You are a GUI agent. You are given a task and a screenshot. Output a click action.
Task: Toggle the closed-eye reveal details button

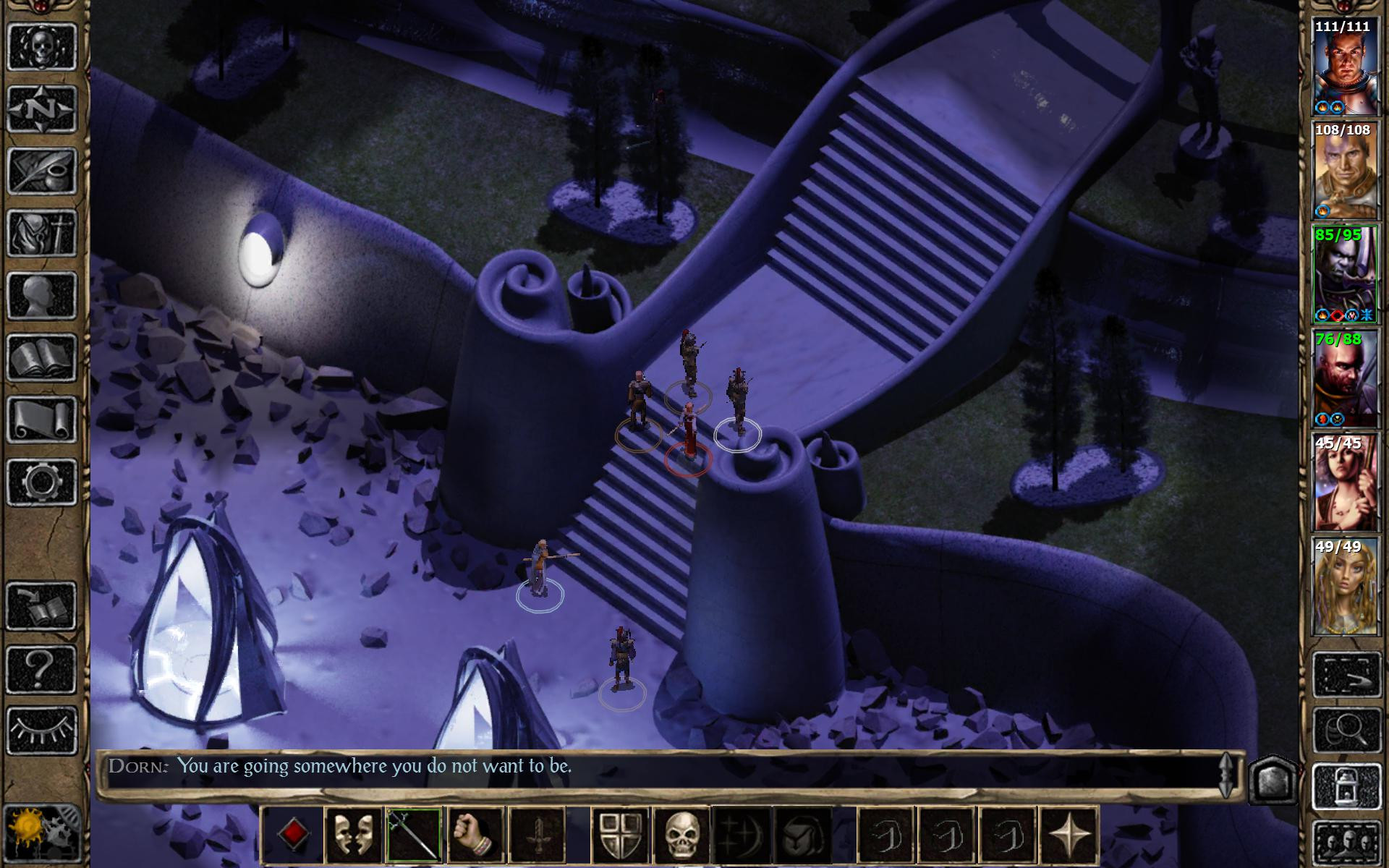coord(42,731)
